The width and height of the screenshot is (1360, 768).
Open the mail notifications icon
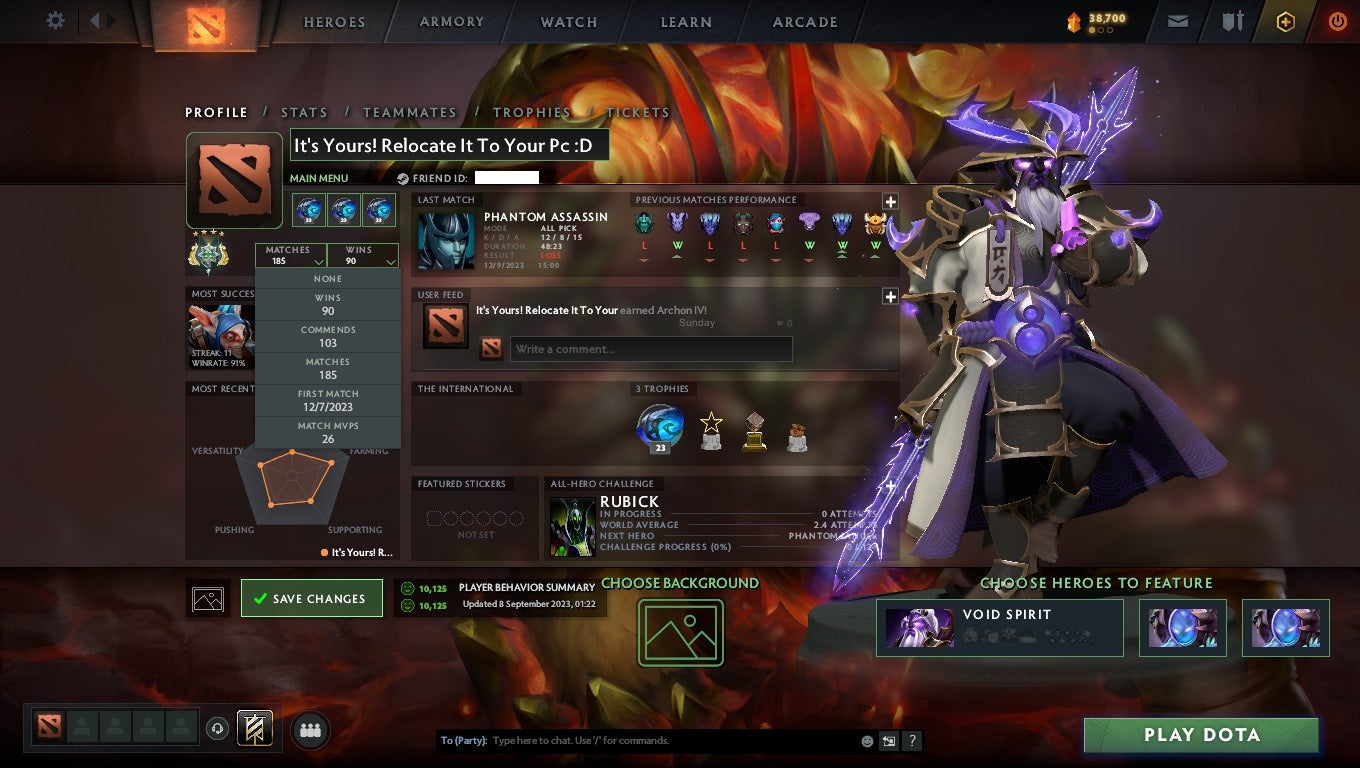(1177, 20)
